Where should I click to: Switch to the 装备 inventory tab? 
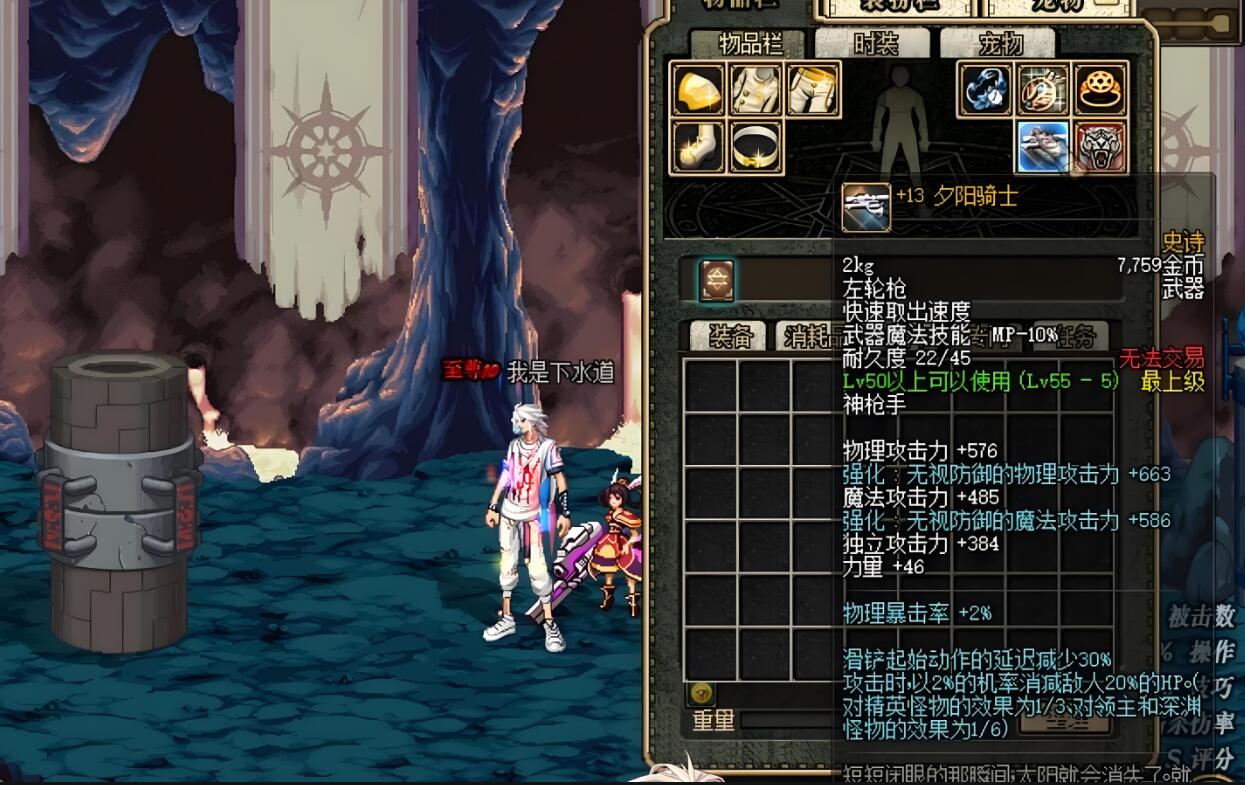pos(730,337)
